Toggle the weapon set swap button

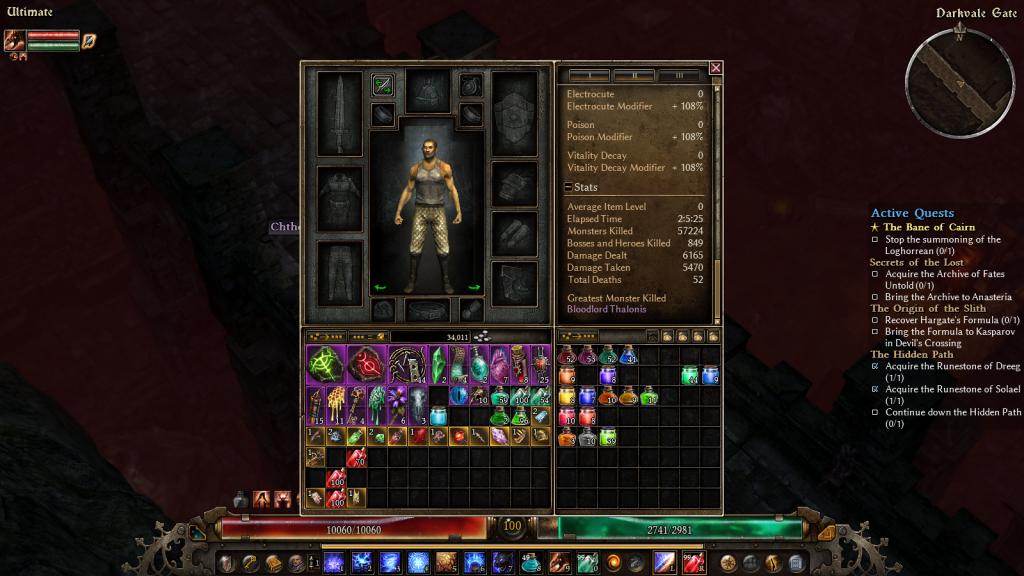[x=382, y=86]
